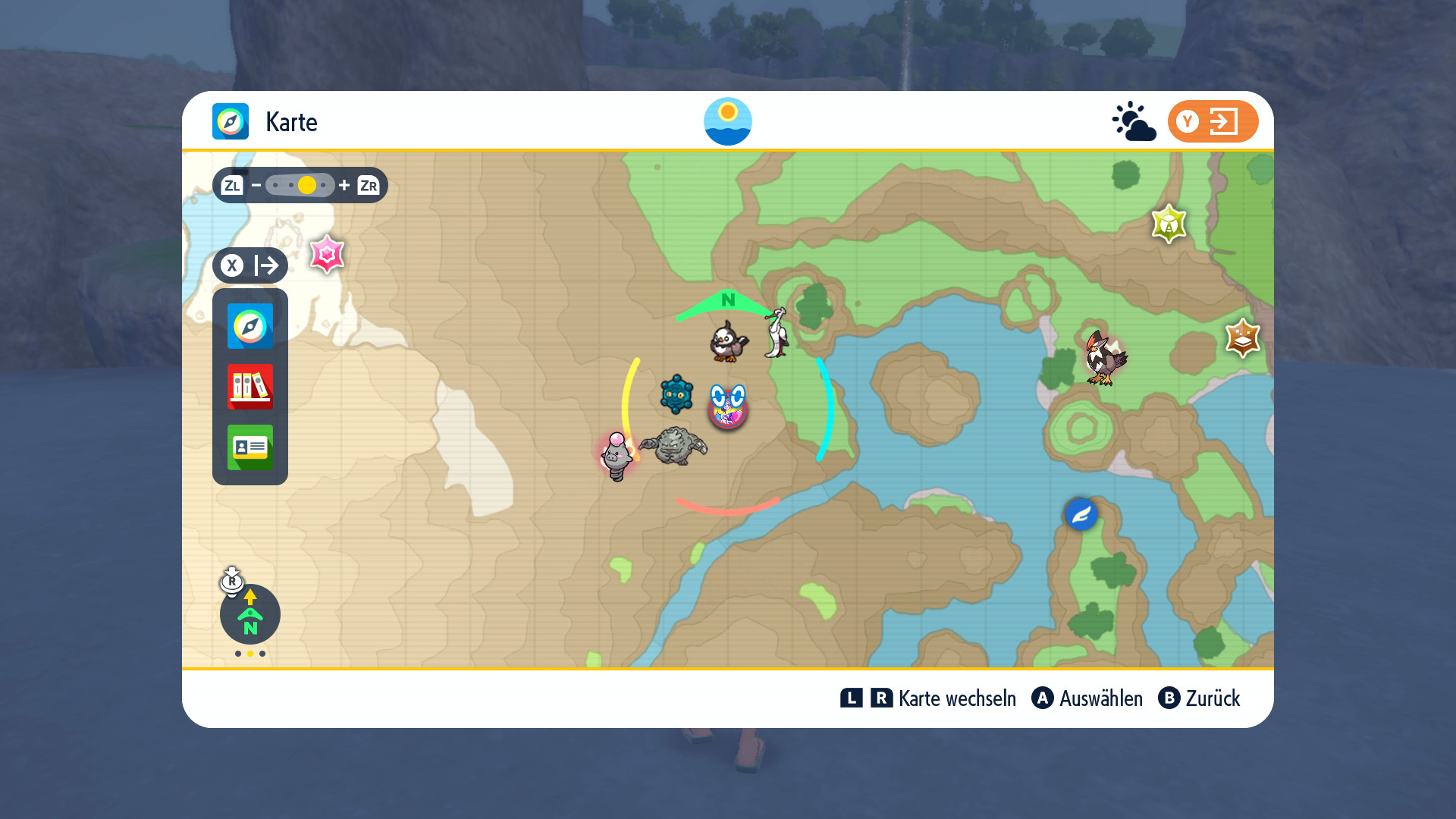Toggle the north-lock compass indicator
The image size is (1456, 819).
(x=249, y=613)
